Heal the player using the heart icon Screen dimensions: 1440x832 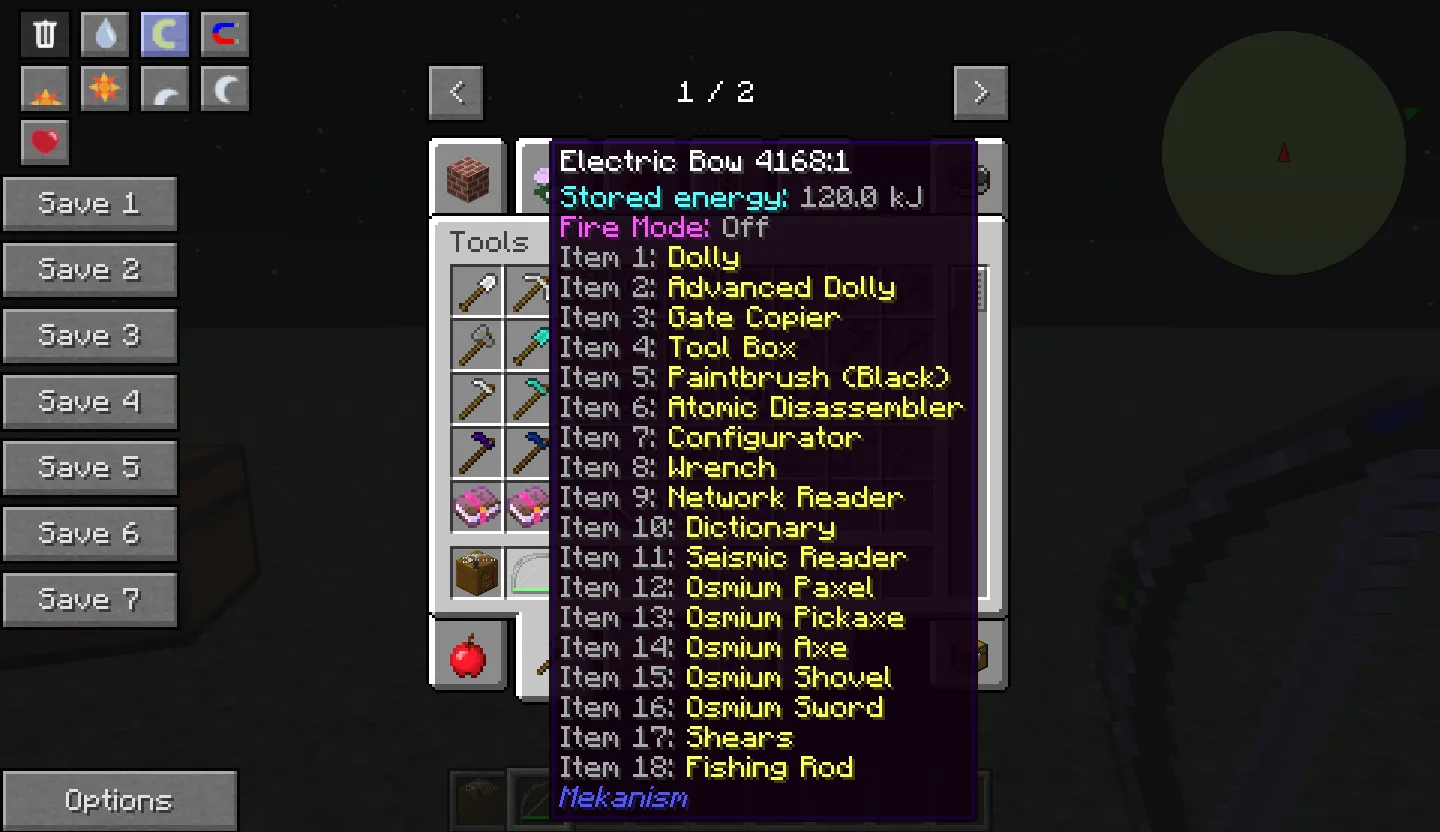click(x=44, y=143)
